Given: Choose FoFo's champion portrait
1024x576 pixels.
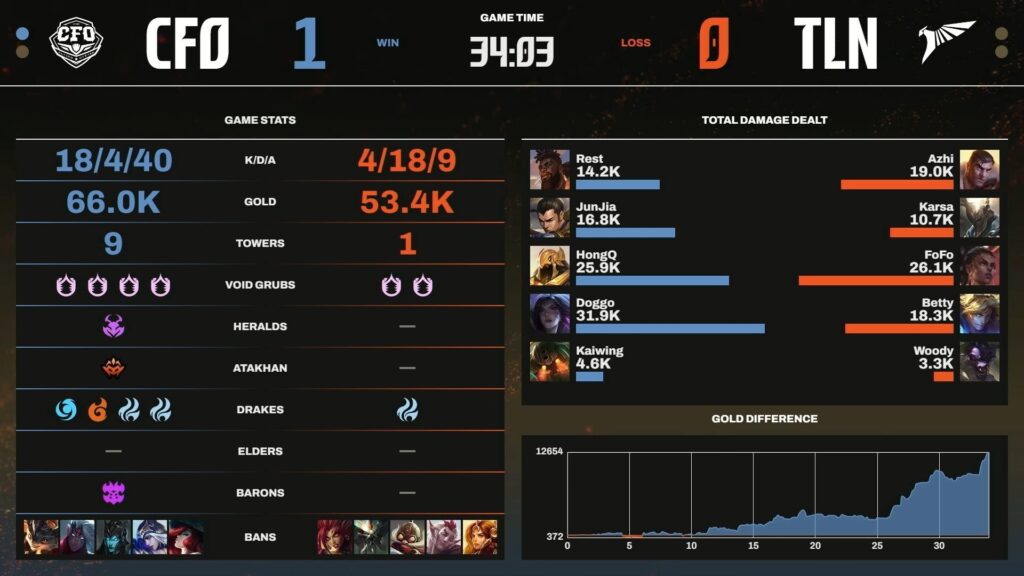Looking at the screenshot, I should [979, 266].
